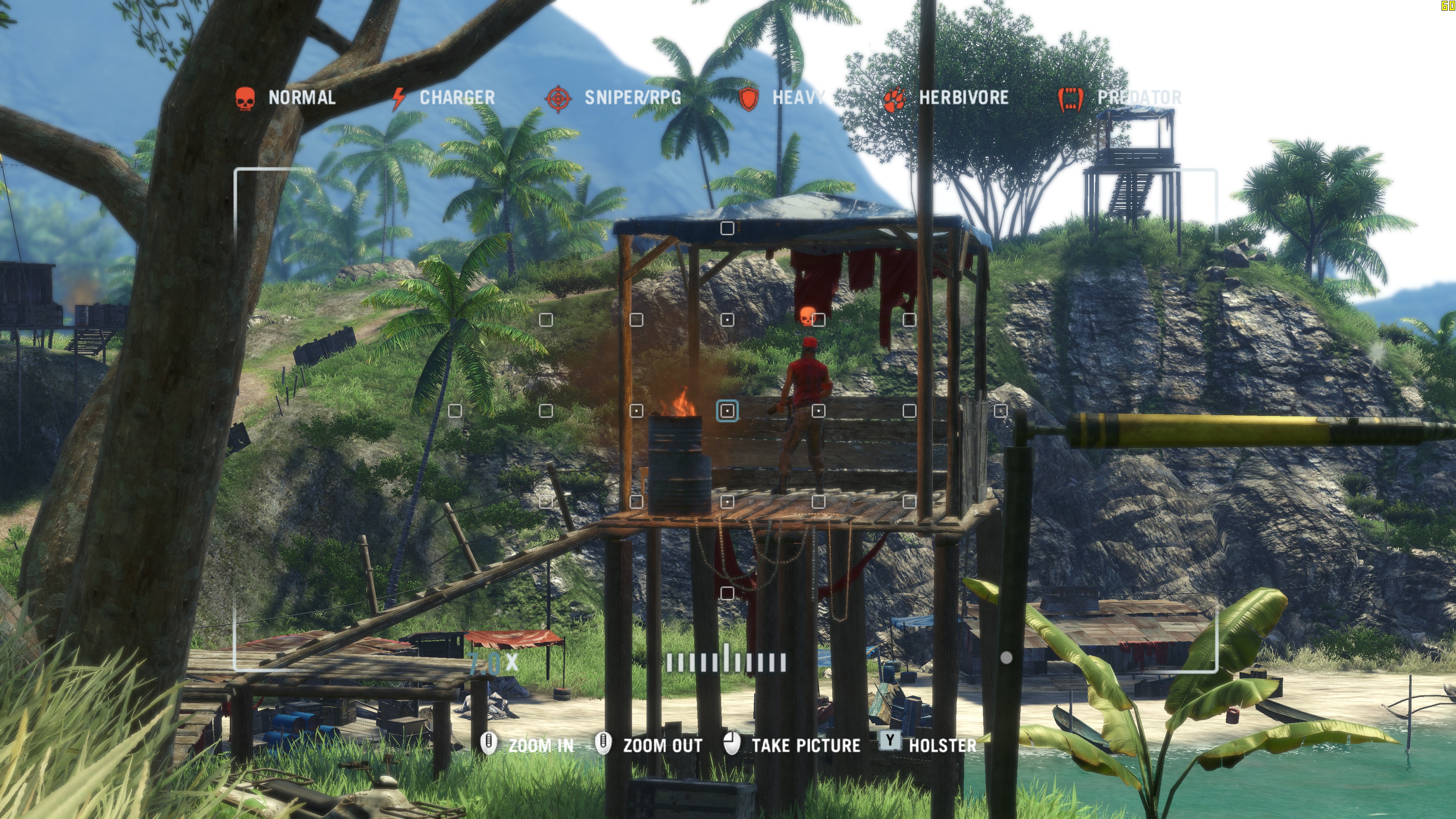This screenshot has height=819, width=1456.
Task: Select the orange skull marker above the tagged enemy
Action: click(807, 316)
